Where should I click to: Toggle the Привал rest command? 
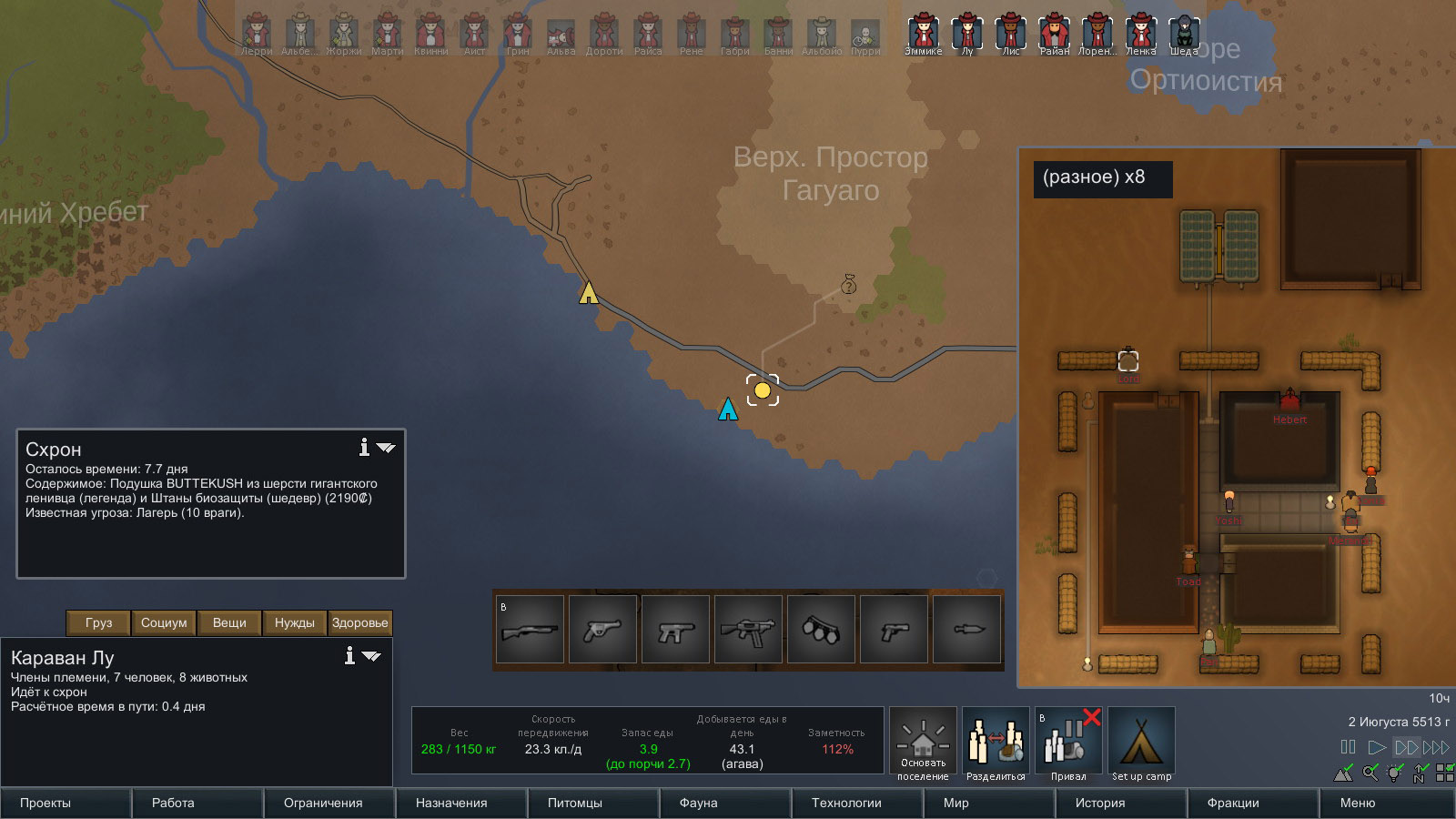[x=1068, y=743]
